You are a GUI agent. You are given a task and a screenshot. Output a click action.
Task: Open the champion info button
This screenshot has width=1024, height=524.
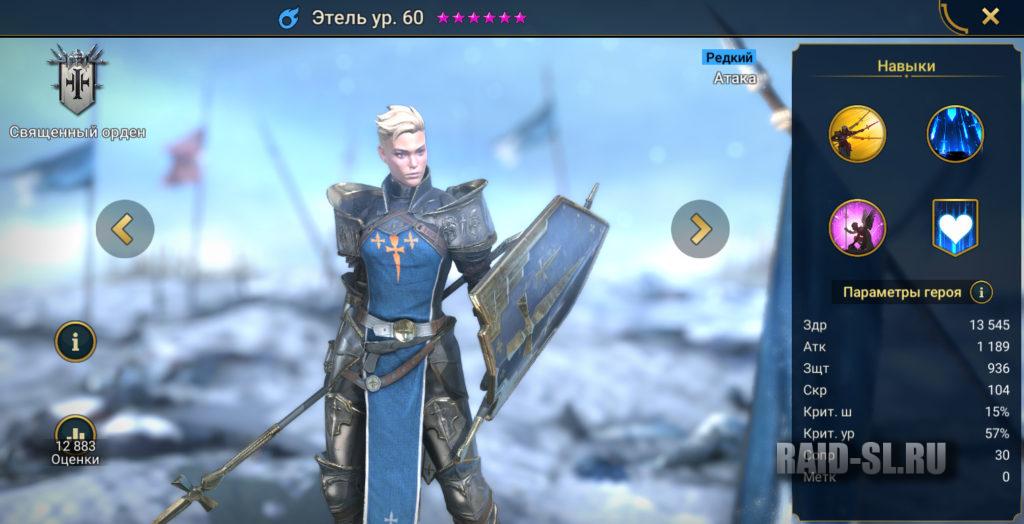click(75, 342)
